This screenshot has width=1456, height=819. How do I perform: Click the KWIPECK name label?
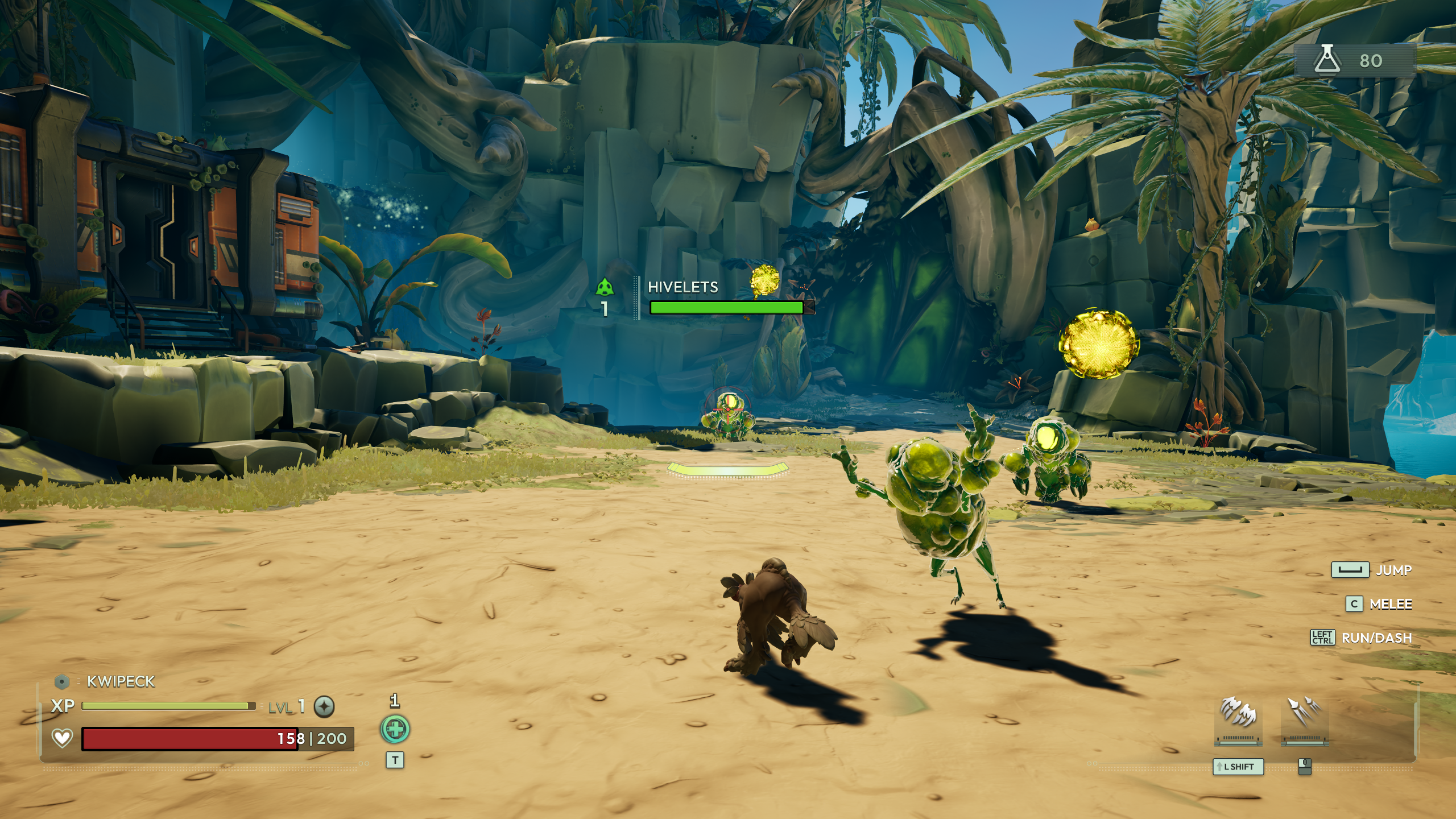point(121,680)
